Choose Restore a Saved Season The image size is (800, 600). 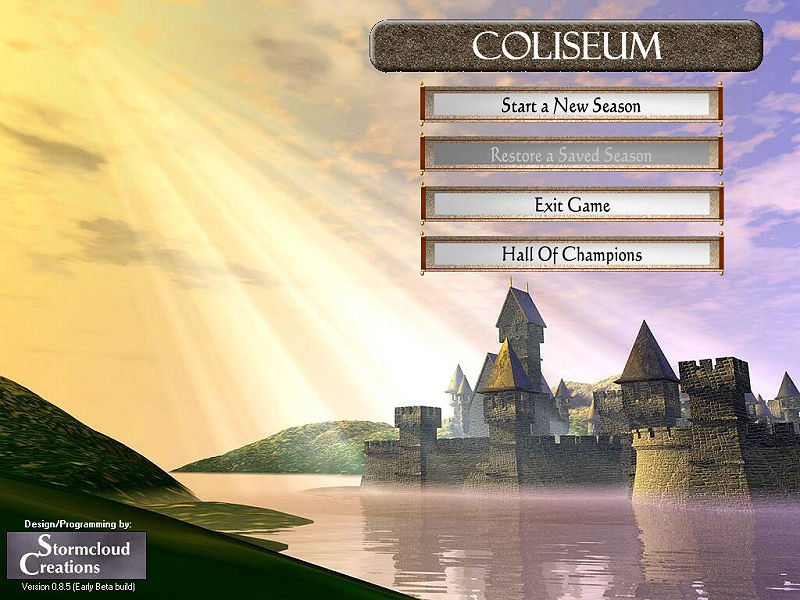571,155
